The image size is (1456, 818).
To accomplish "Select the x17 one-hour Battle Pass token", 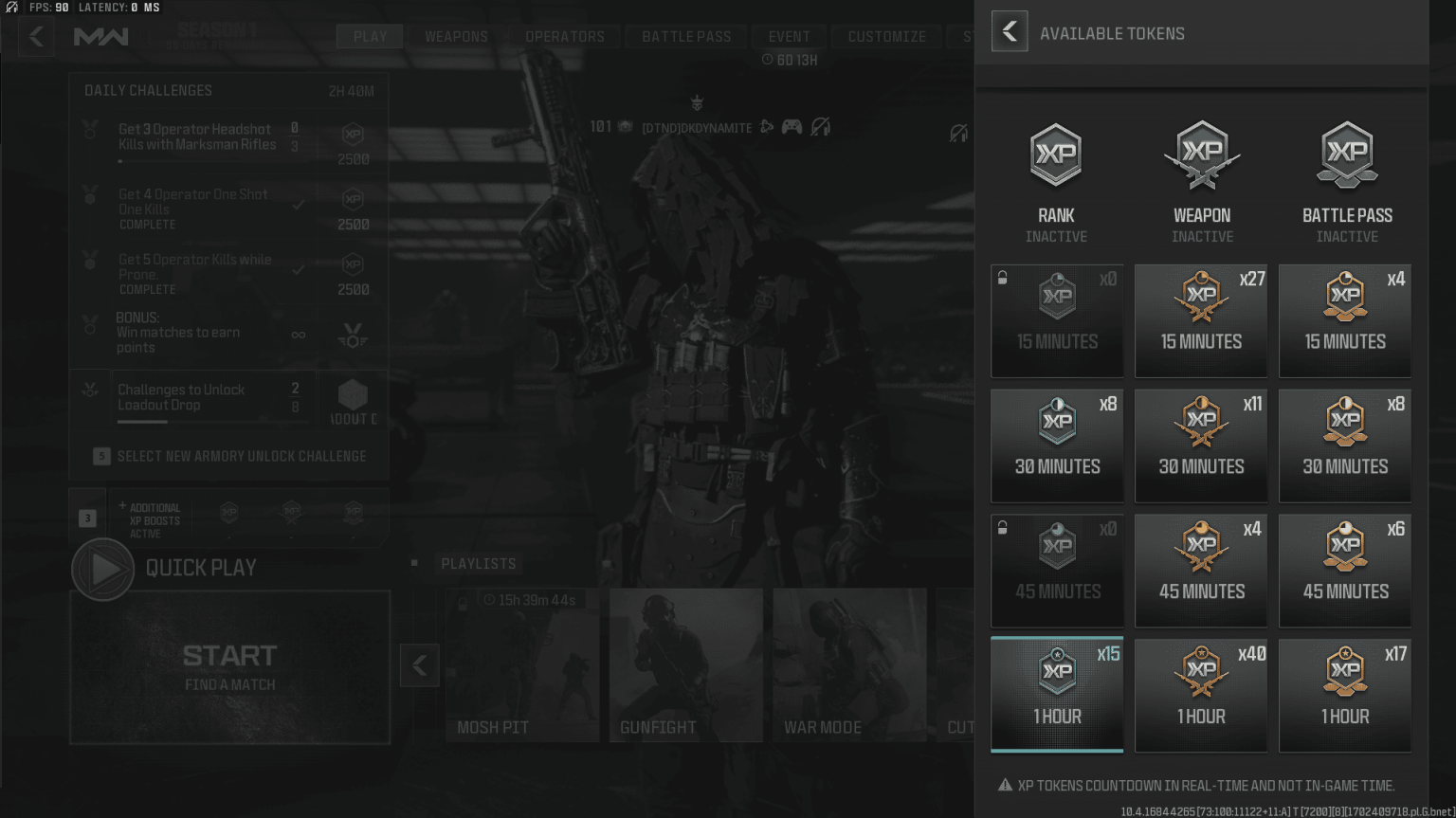I will (x=1345, y=695).
